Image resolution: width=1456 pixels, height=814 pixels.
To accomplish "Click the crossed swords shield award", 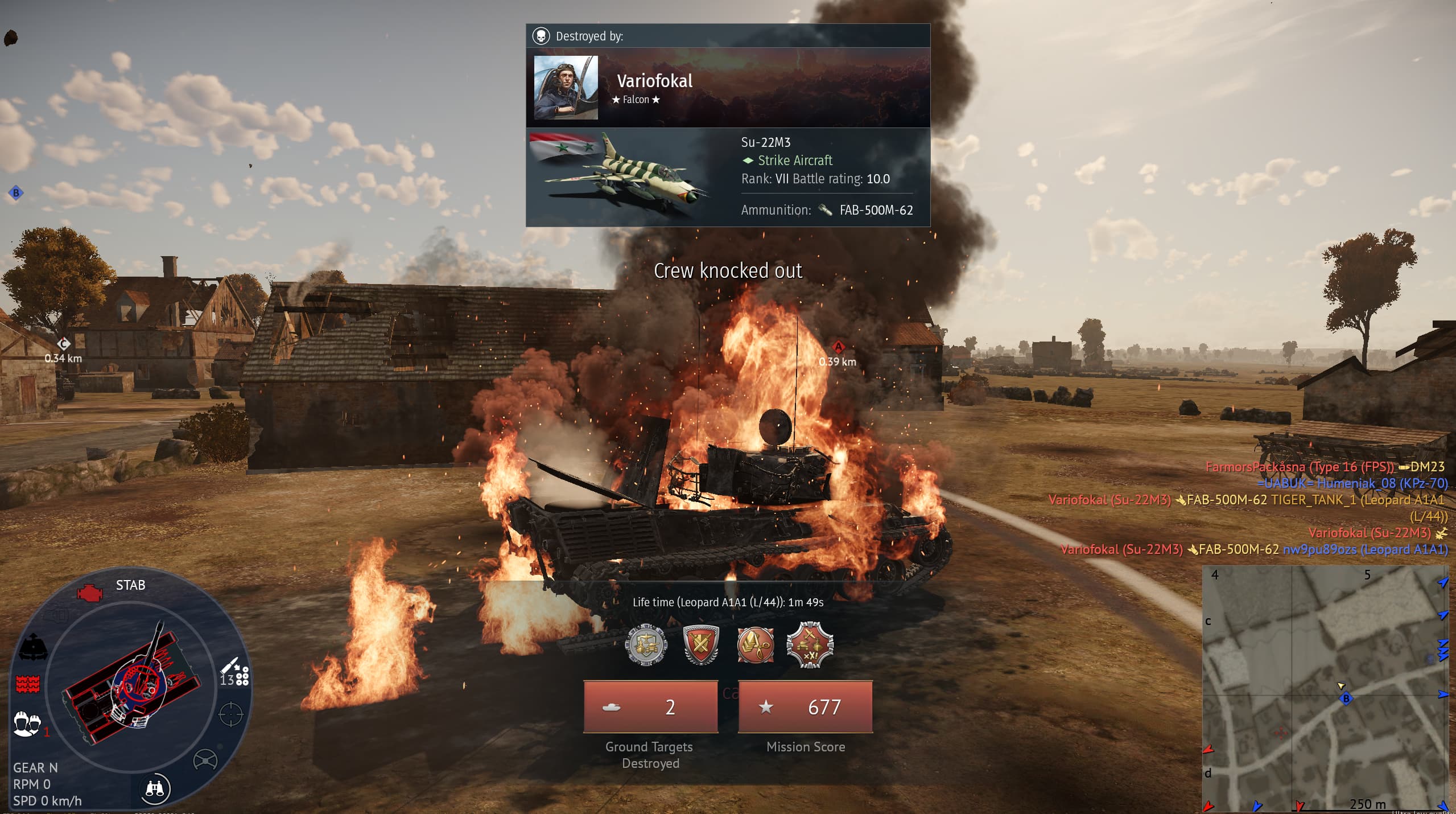I will 700,645.
